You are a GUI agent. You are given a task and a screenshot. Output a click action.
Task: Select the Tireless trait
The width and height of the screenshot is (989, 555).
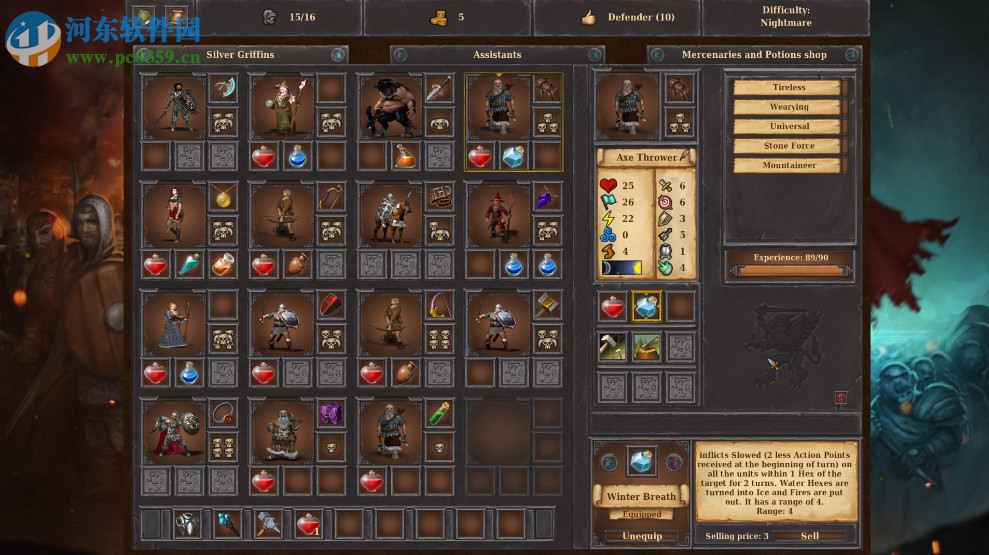(x=789, y=87)
